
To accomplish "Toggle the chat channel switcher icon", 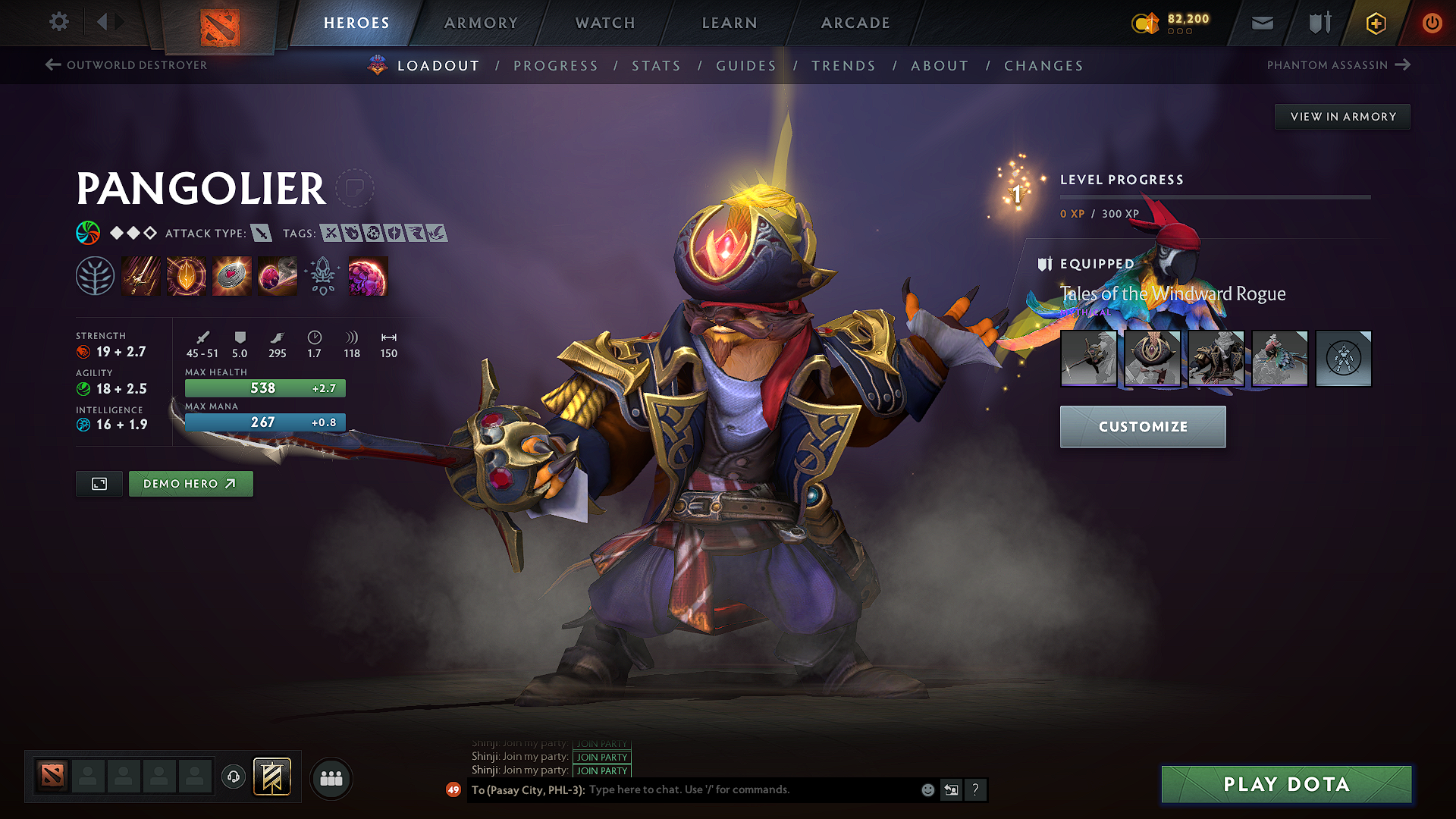I will pos(951,789).
